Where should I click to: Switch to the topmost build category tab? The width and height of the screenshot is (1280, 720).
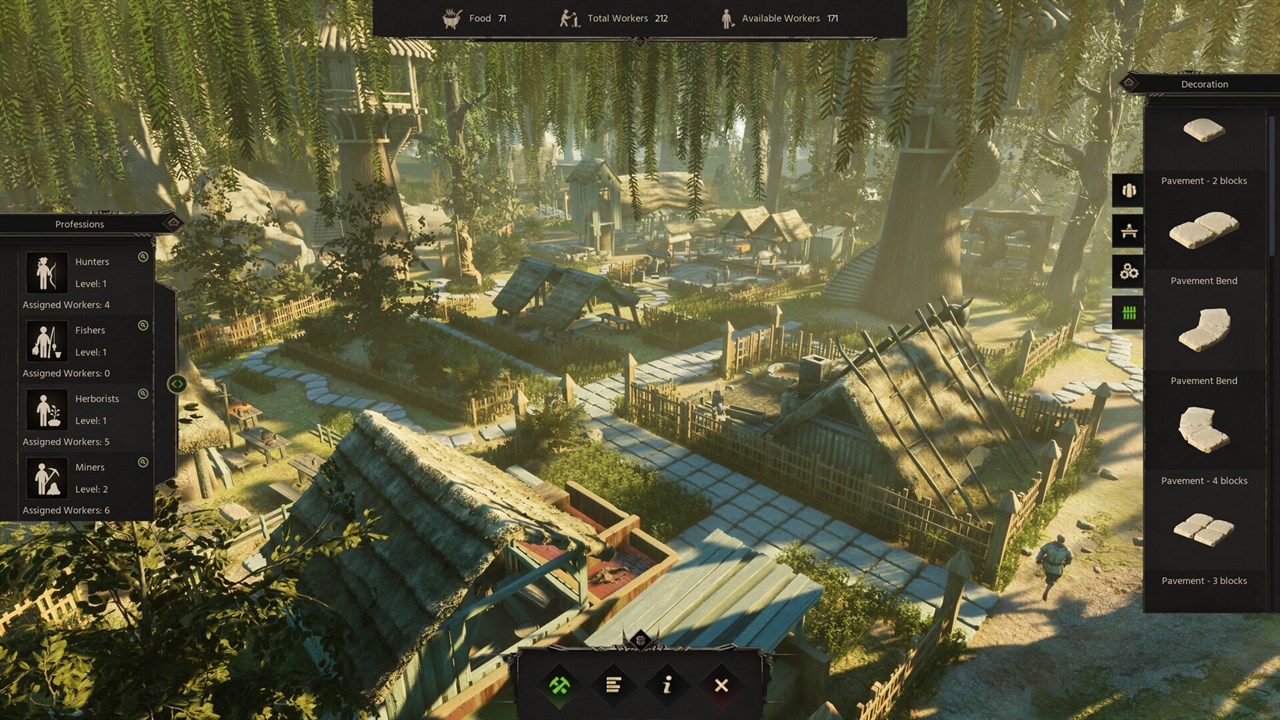[x=1129, y=190]
